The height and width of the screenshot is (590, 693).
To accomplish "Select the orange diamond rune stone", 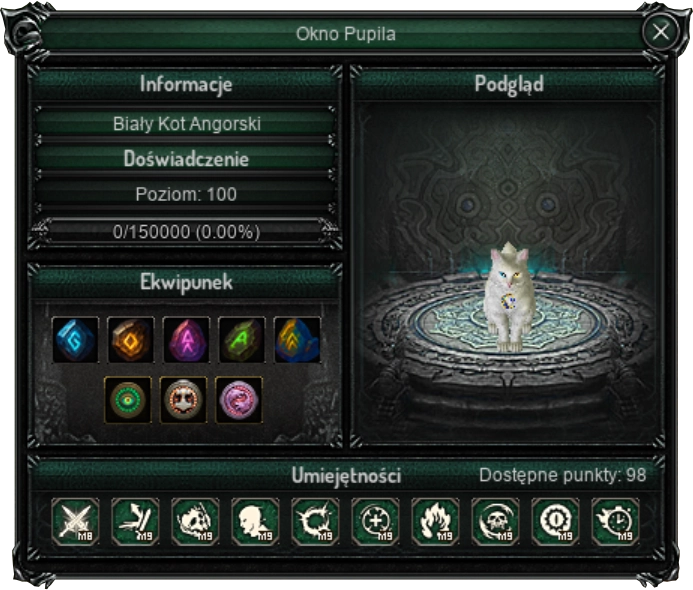I will point(132,340).
